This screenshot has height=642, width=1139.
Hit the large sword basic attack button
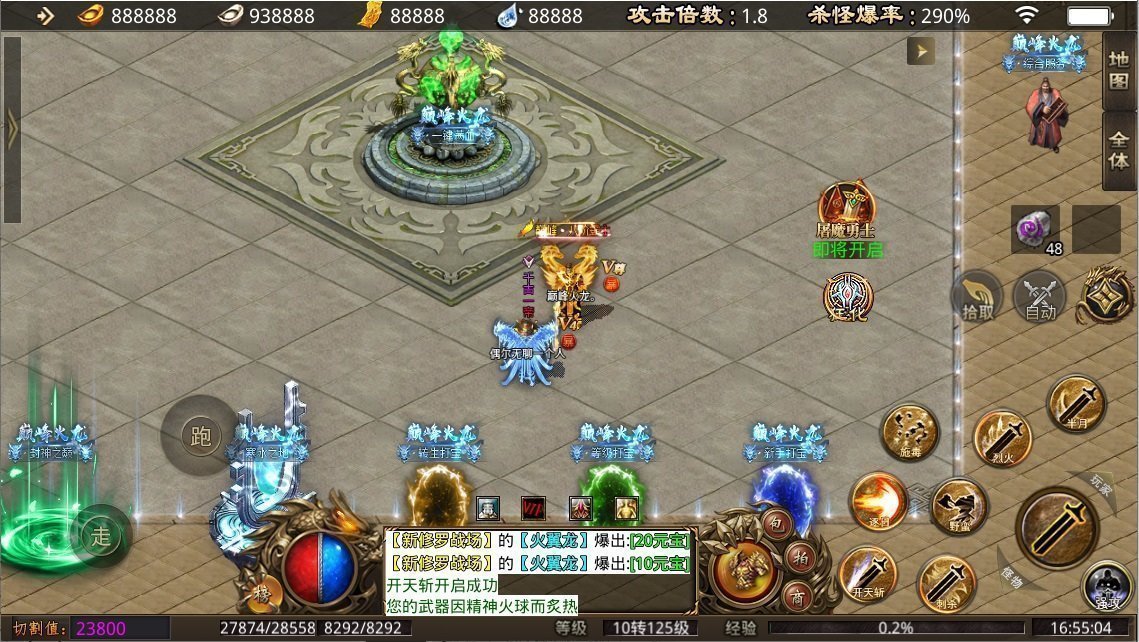1057,527
